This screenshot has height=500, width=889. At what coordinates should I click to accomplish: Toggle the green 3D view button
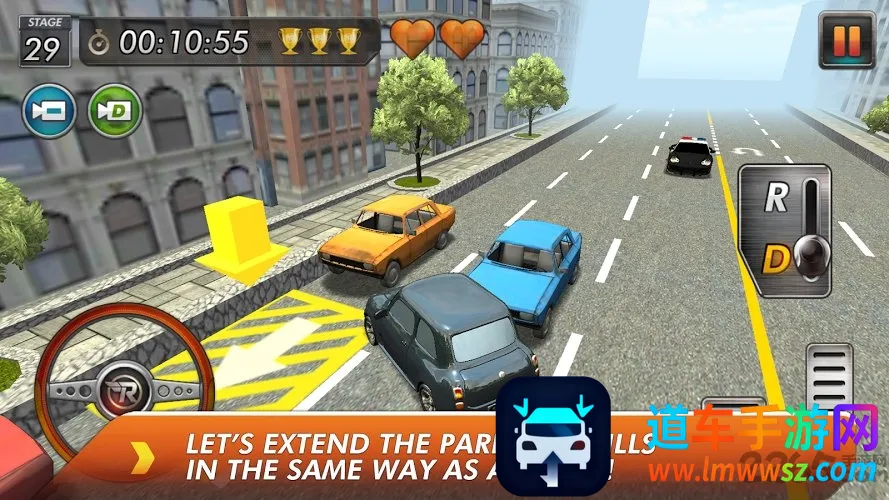pos(114,110)
